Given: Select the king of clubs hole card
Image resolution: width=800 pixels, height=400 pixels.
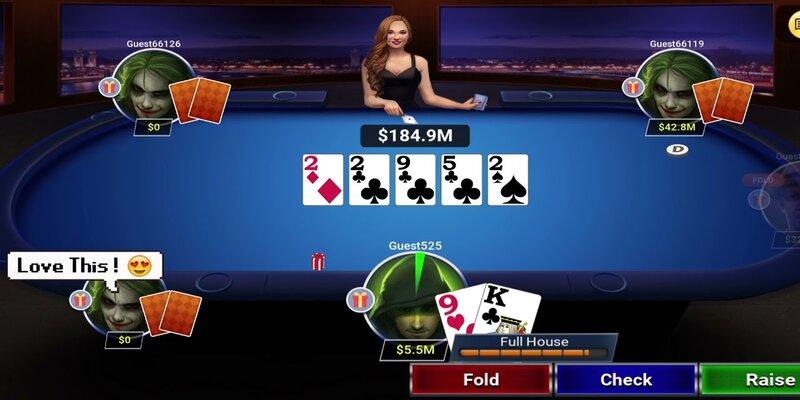Looking at the screenshot, I should point(505,310).
